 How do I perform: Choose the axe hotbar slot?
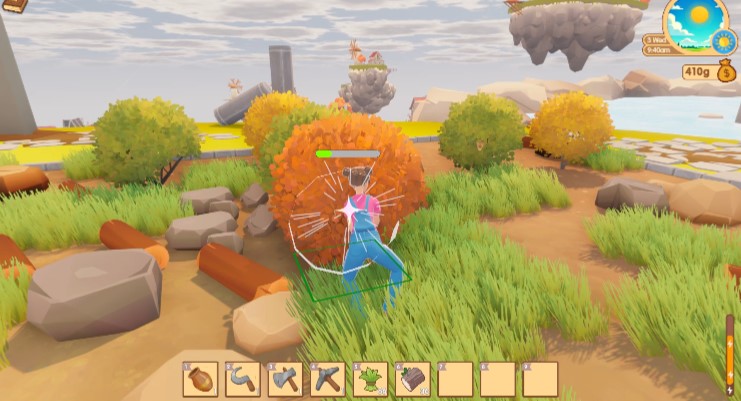[x=285, y=379]
